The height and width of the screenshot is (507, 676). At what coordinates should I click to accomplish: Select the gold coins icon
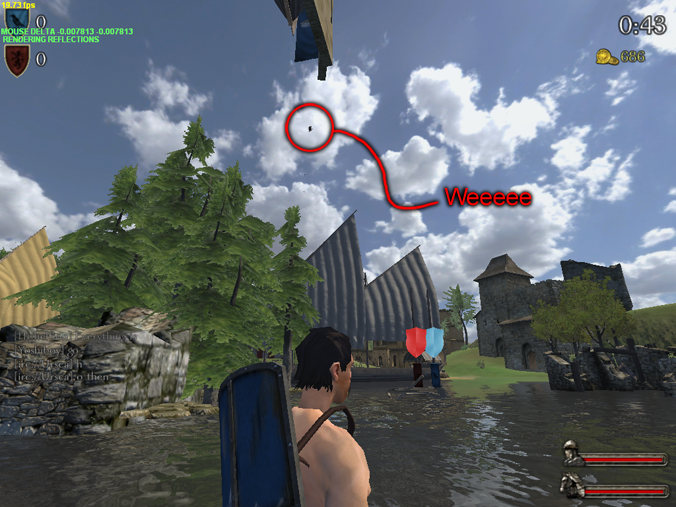[x=606, y=56]
